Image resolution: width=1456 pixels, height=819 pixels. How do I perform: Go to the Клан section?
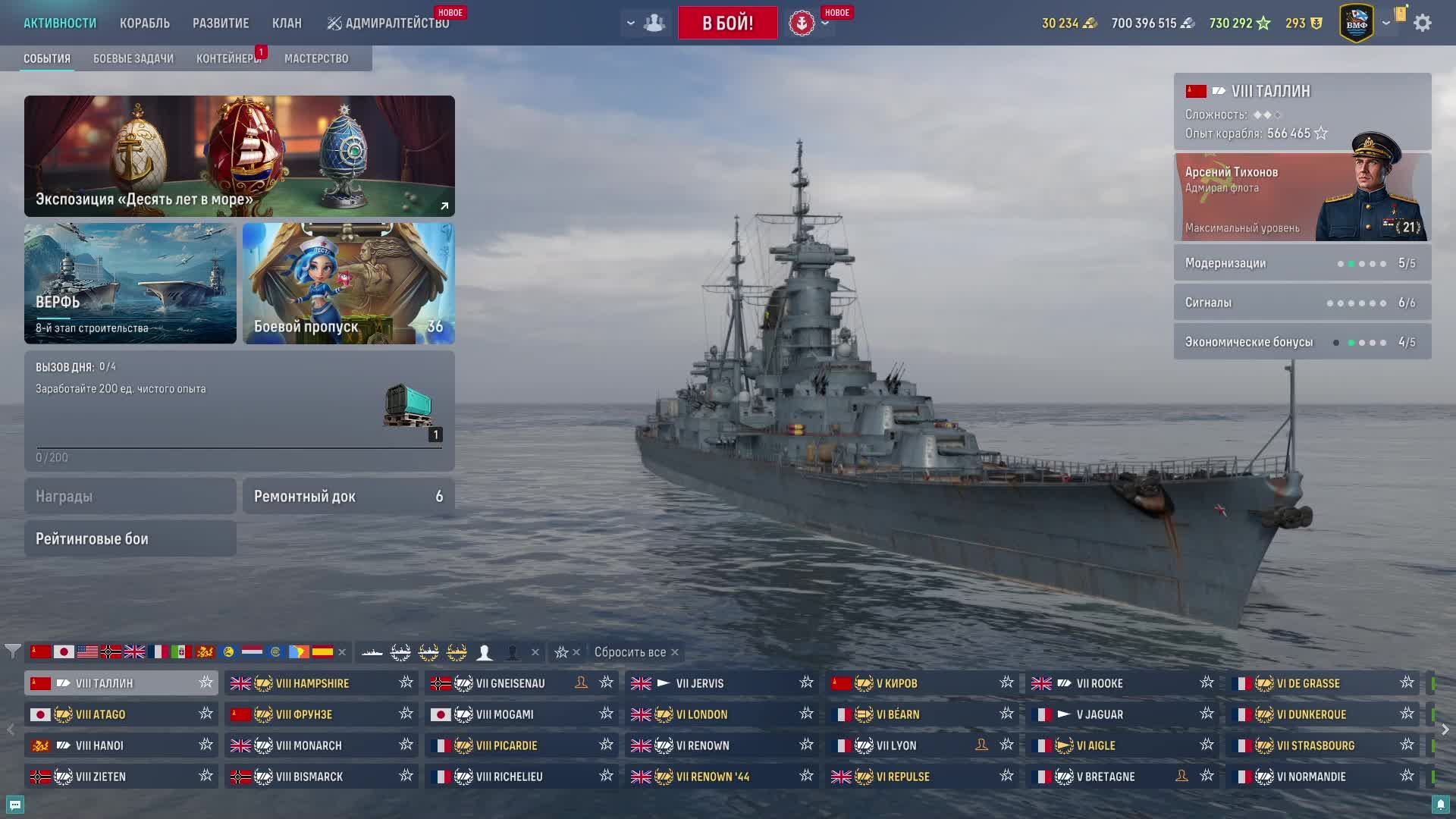pyautogui.click(x=287, y=24)
